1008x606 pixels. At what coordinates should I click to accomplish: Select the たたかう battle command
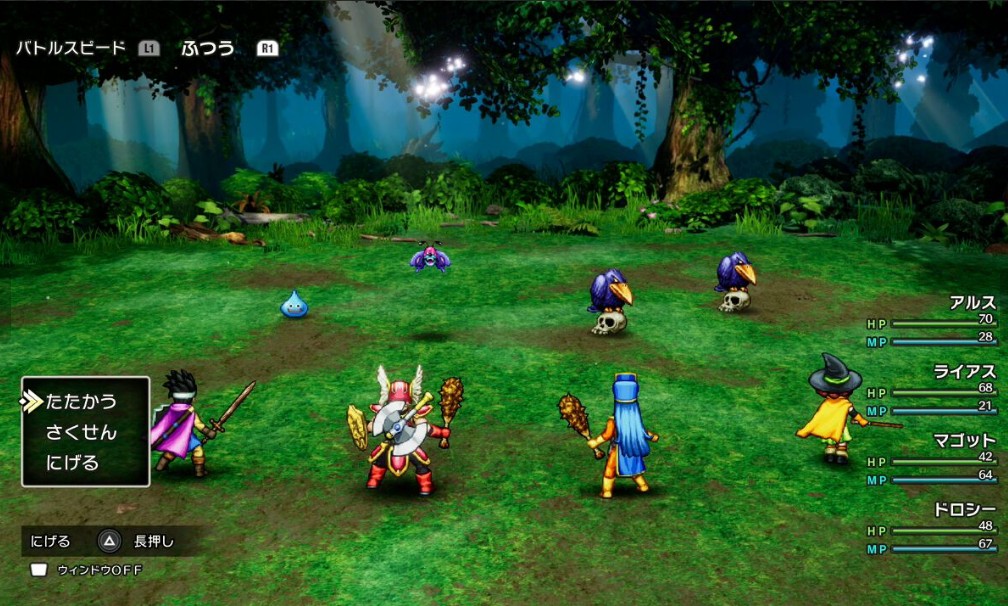(82, 402)
